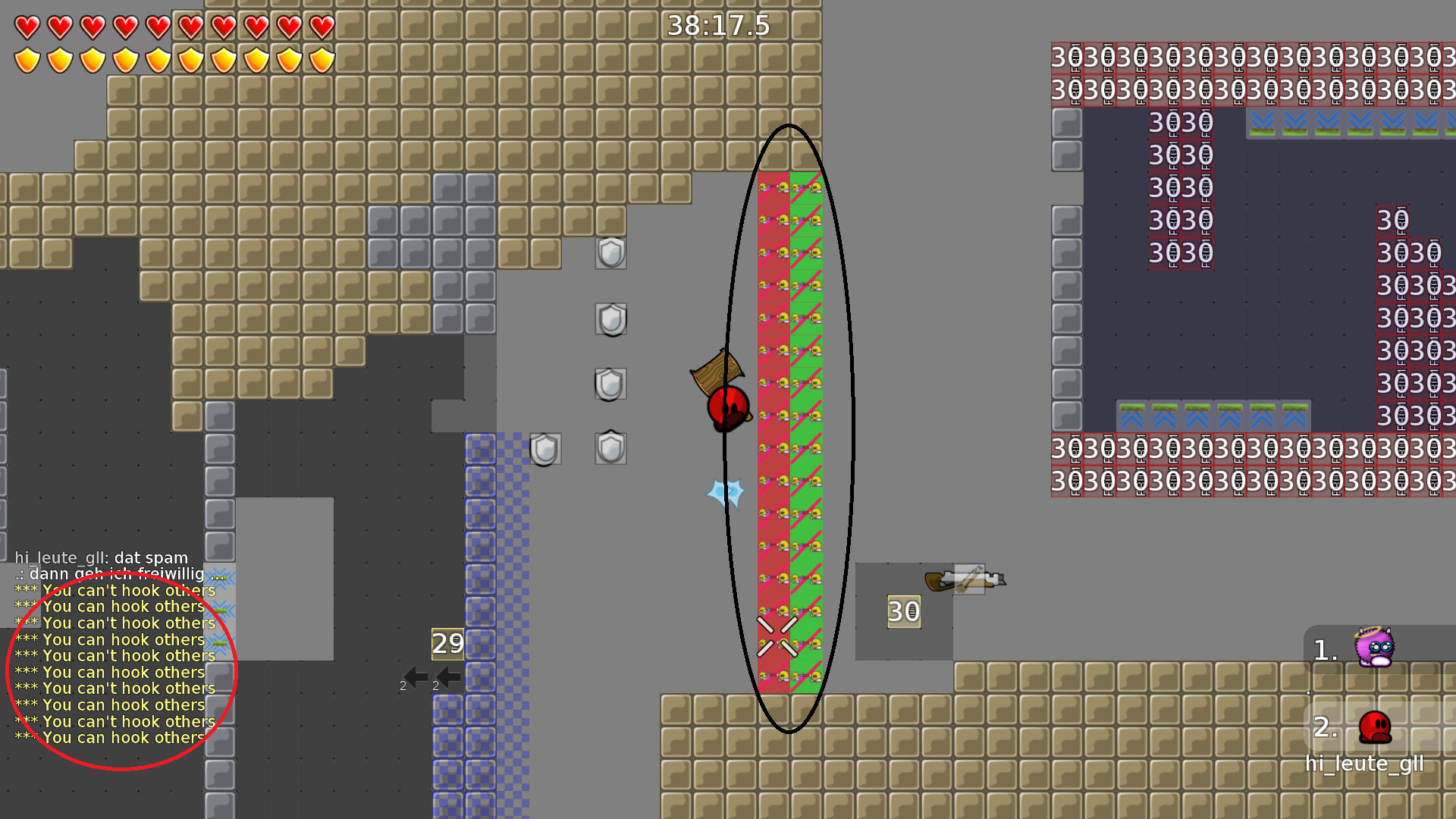Click the first heart in the health bar

[x=26, y=27]
